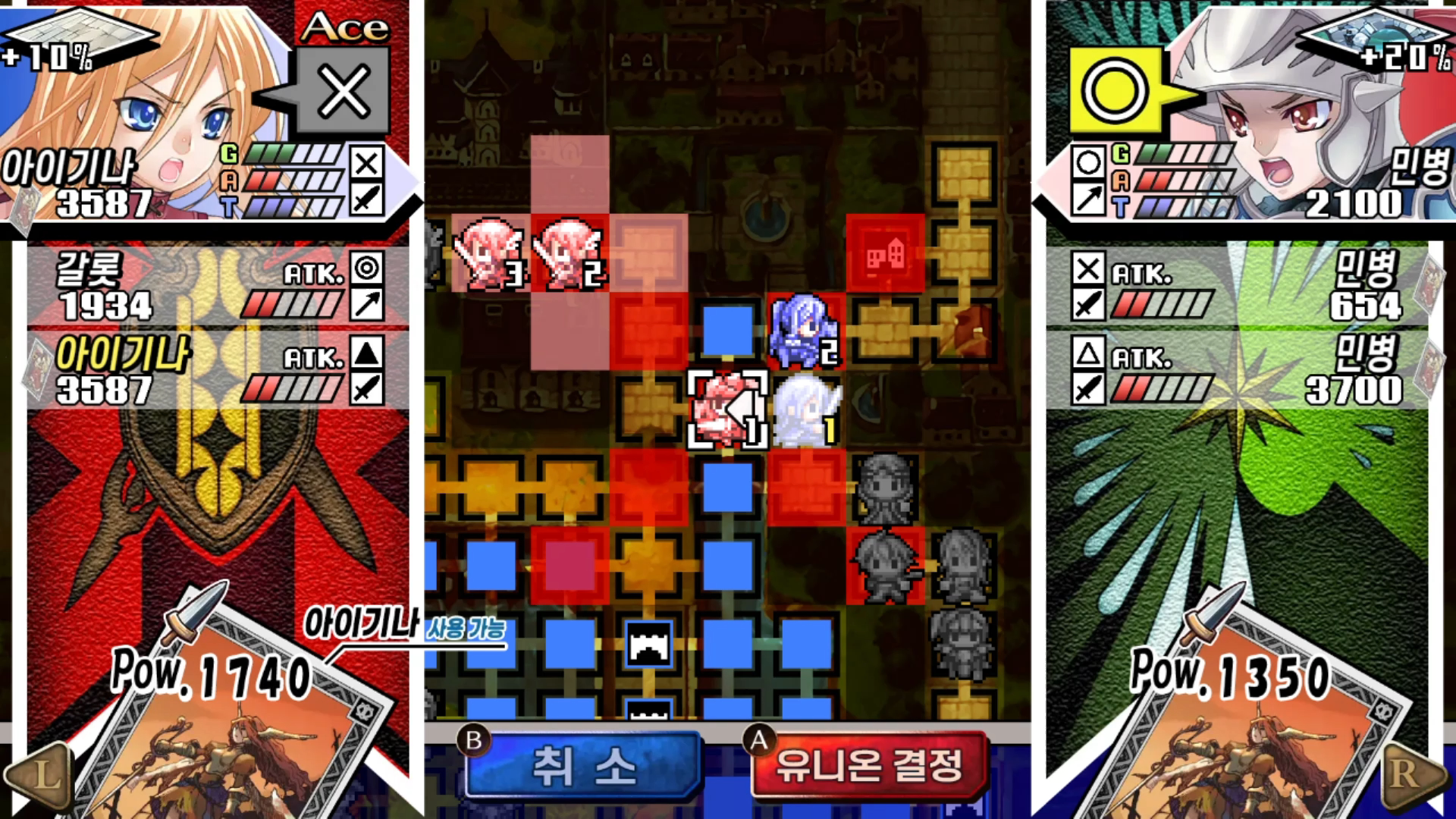Choose the pink unit numbered 3
This screenshot has height=819, width=1456.
coord(490,252)
